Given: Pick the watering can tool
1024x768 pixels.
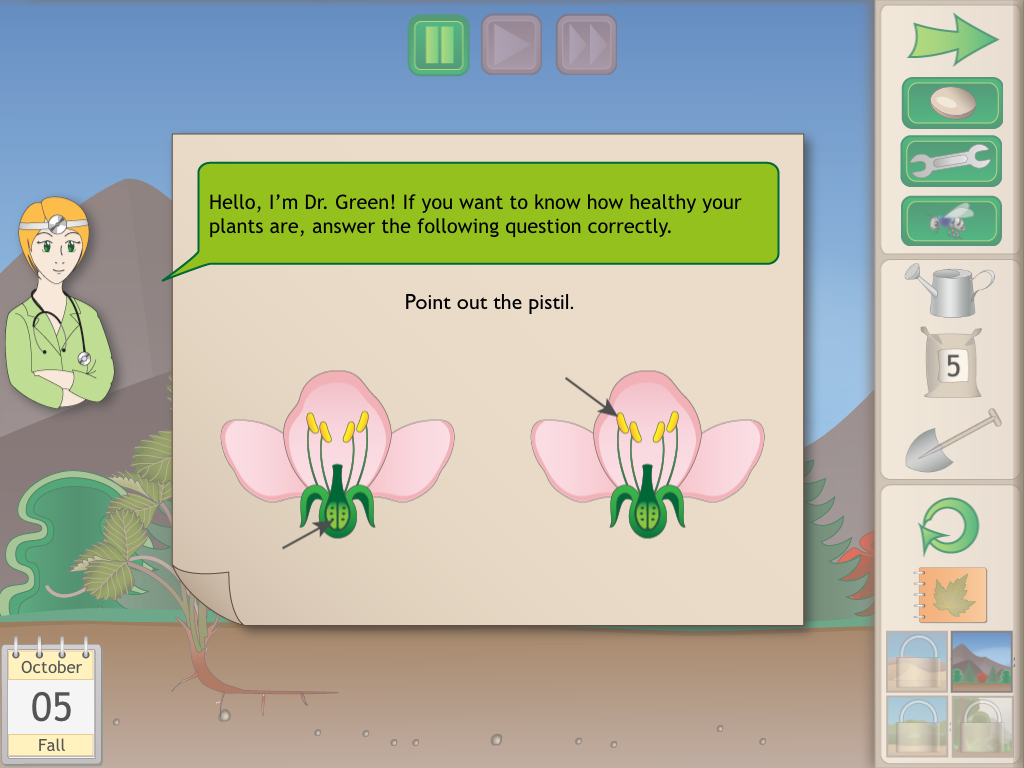Looking at the screenshot, I should 949,288.
